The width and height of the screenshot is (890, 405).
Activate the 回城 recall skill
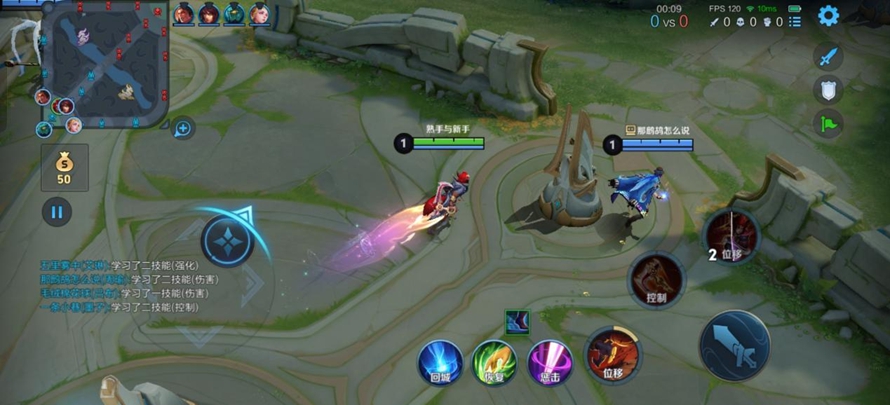tap(440, 361)
